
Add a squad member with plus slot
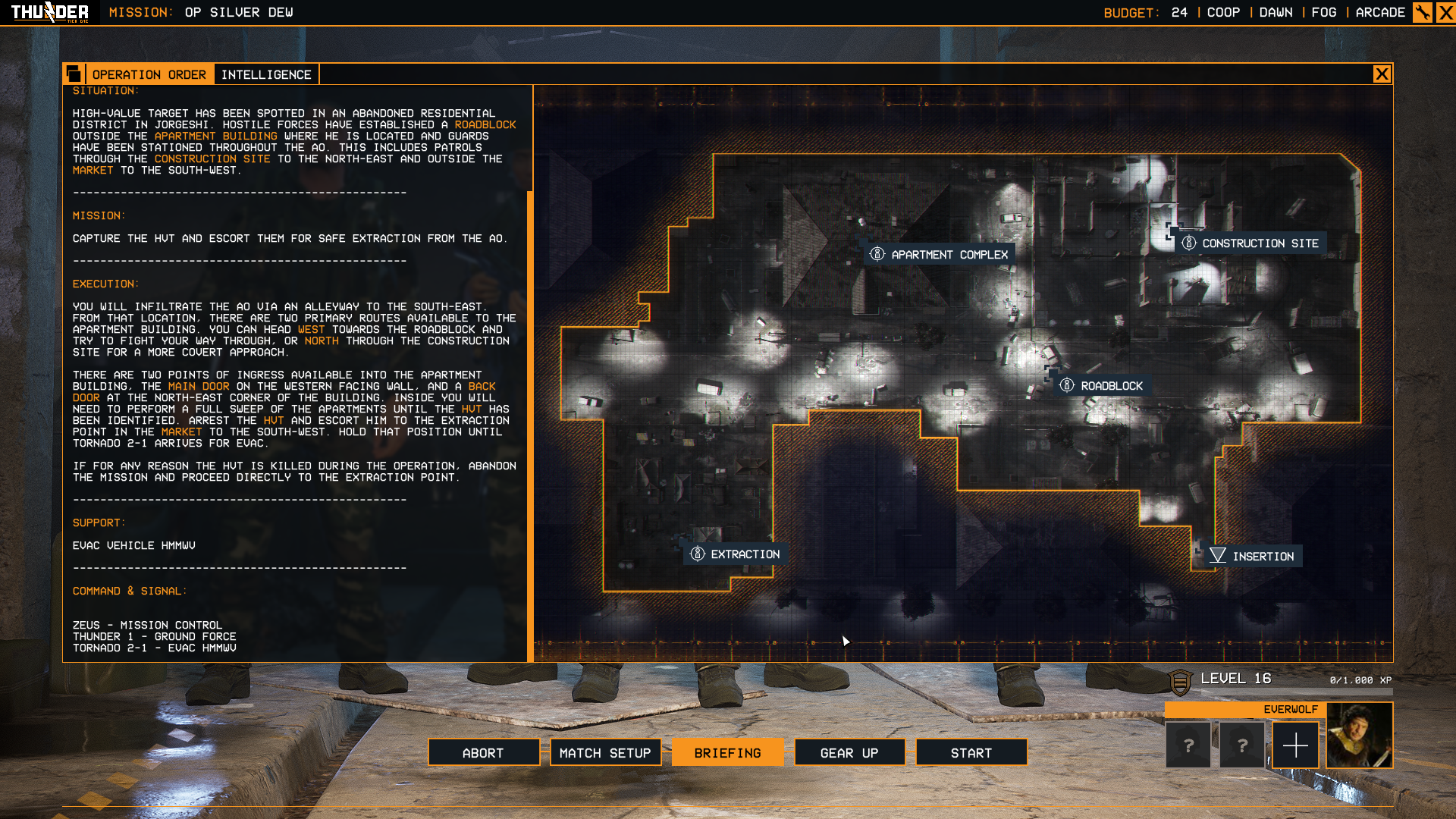[x=1295, y=745]
